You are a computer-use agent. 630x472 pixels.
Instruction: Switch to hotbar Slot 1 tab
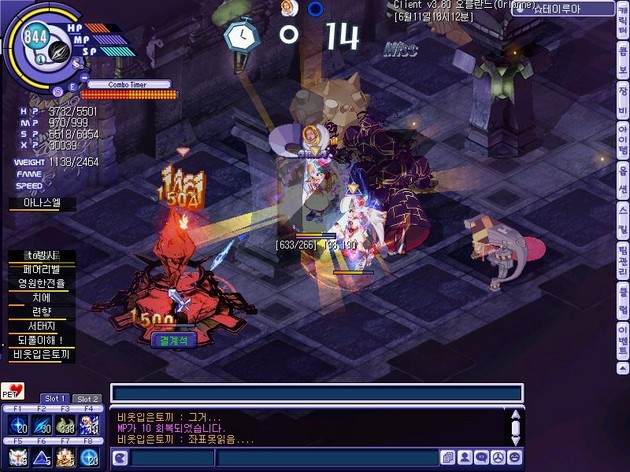55,399
